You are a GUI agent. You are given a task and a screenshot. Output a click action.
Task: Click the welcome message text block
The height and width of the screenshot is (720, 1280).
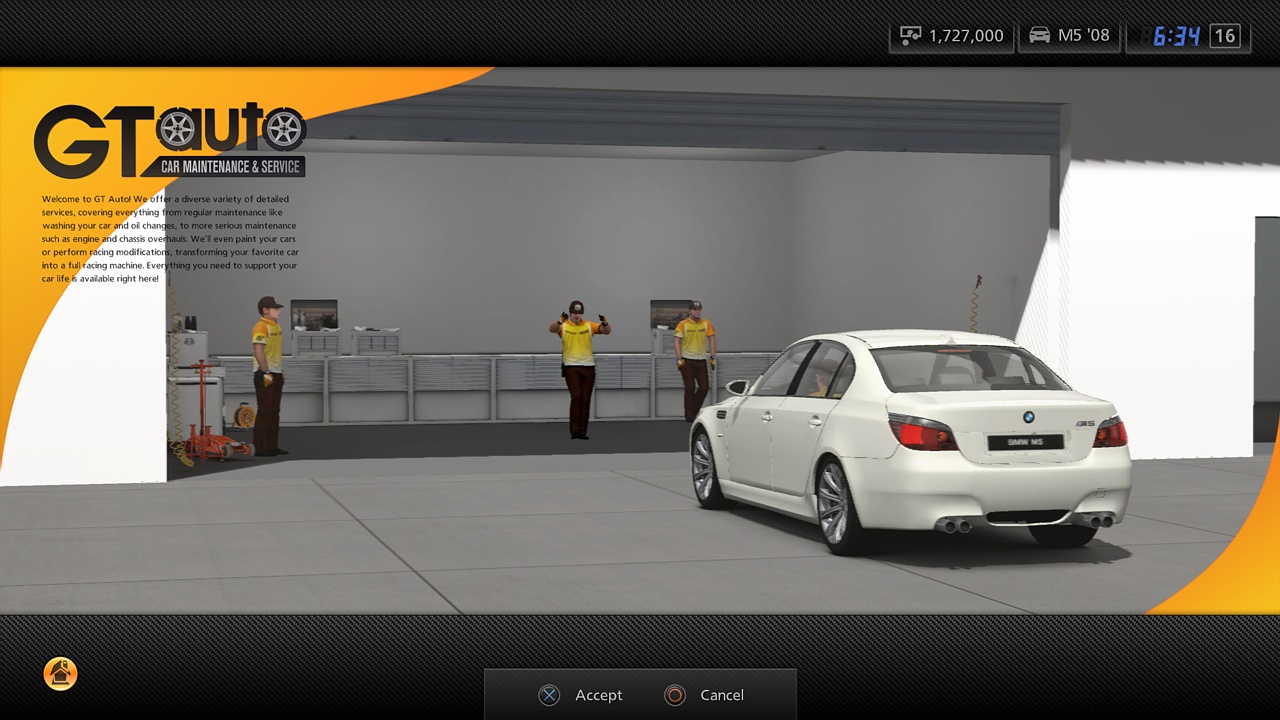[168, 238]
